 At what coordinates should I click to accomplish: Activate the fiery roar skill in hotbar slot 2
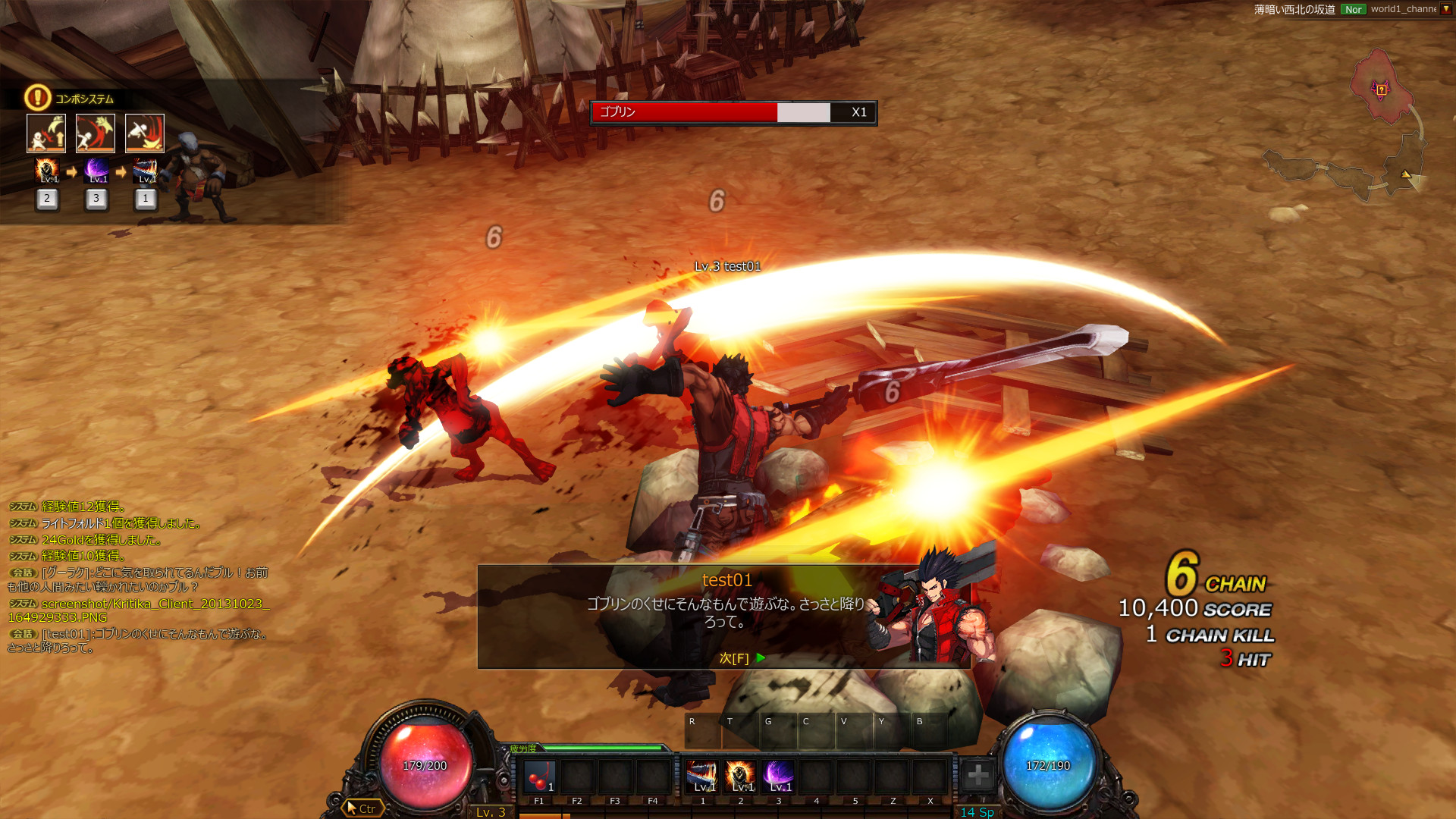tap(740, 777)
